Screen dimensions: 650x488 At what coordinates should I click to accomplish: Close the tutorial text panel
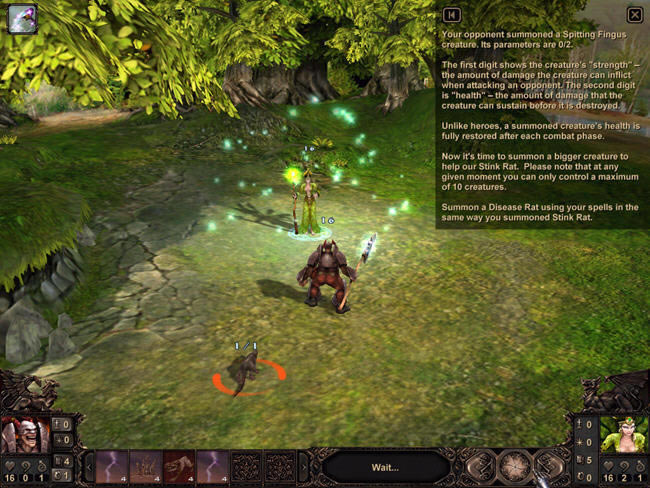point(634,15)
